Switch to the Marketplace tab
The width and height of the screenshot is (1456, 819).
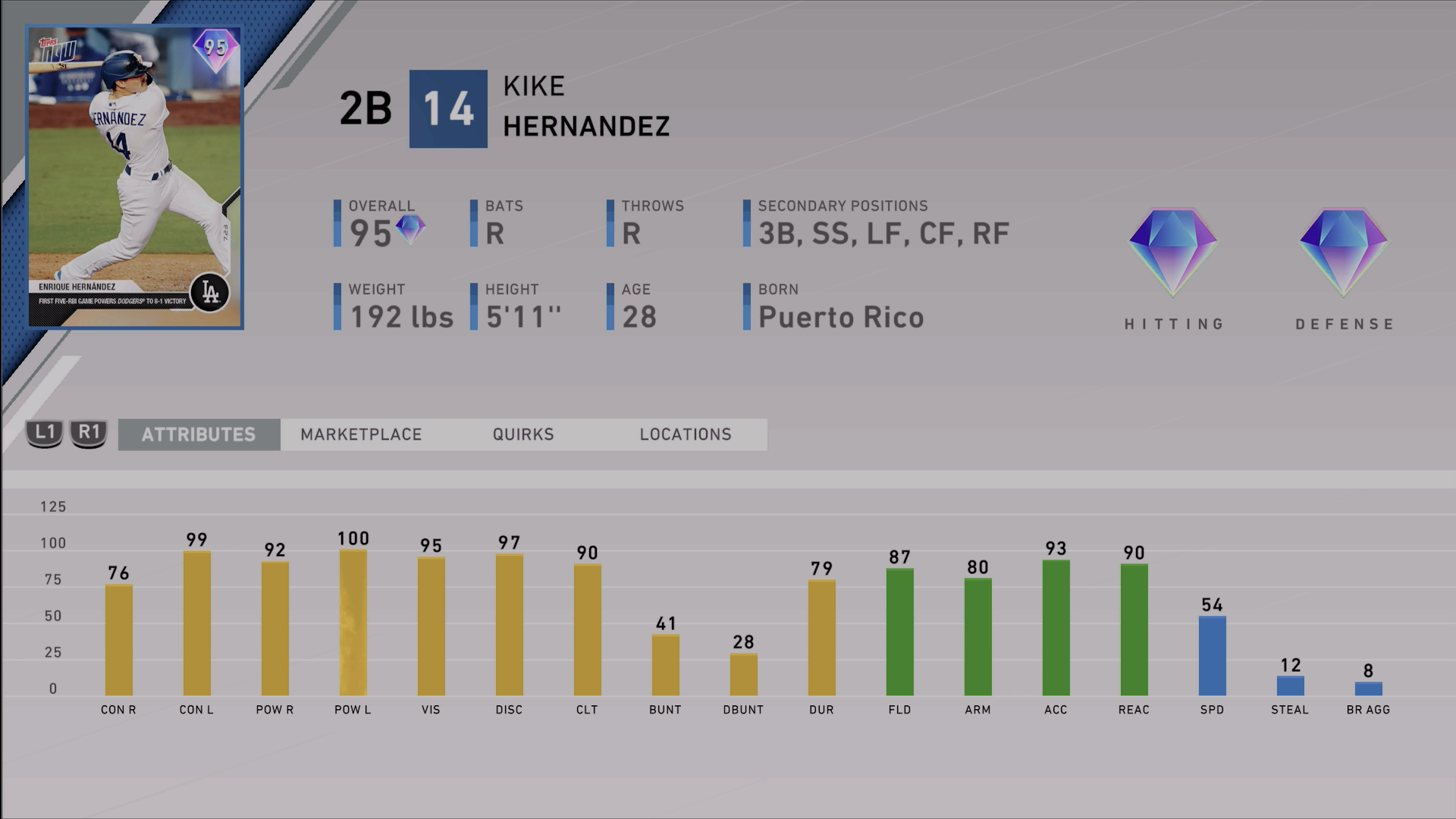[x=362, y=435]
